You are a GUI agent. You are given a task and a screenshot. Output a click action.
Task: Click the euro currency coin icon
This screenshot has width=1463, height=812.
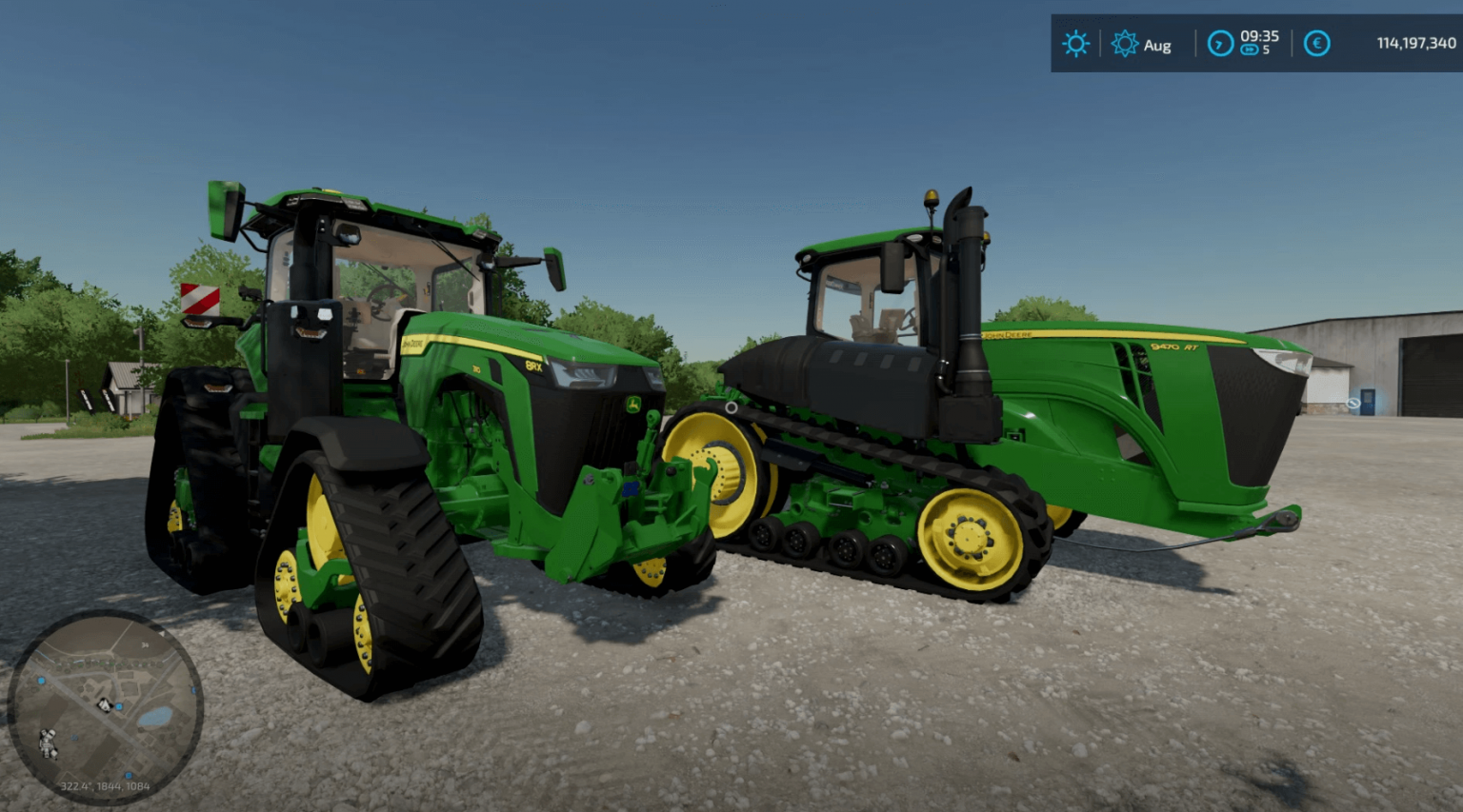pyautogui.click(x=1315, y=44)
